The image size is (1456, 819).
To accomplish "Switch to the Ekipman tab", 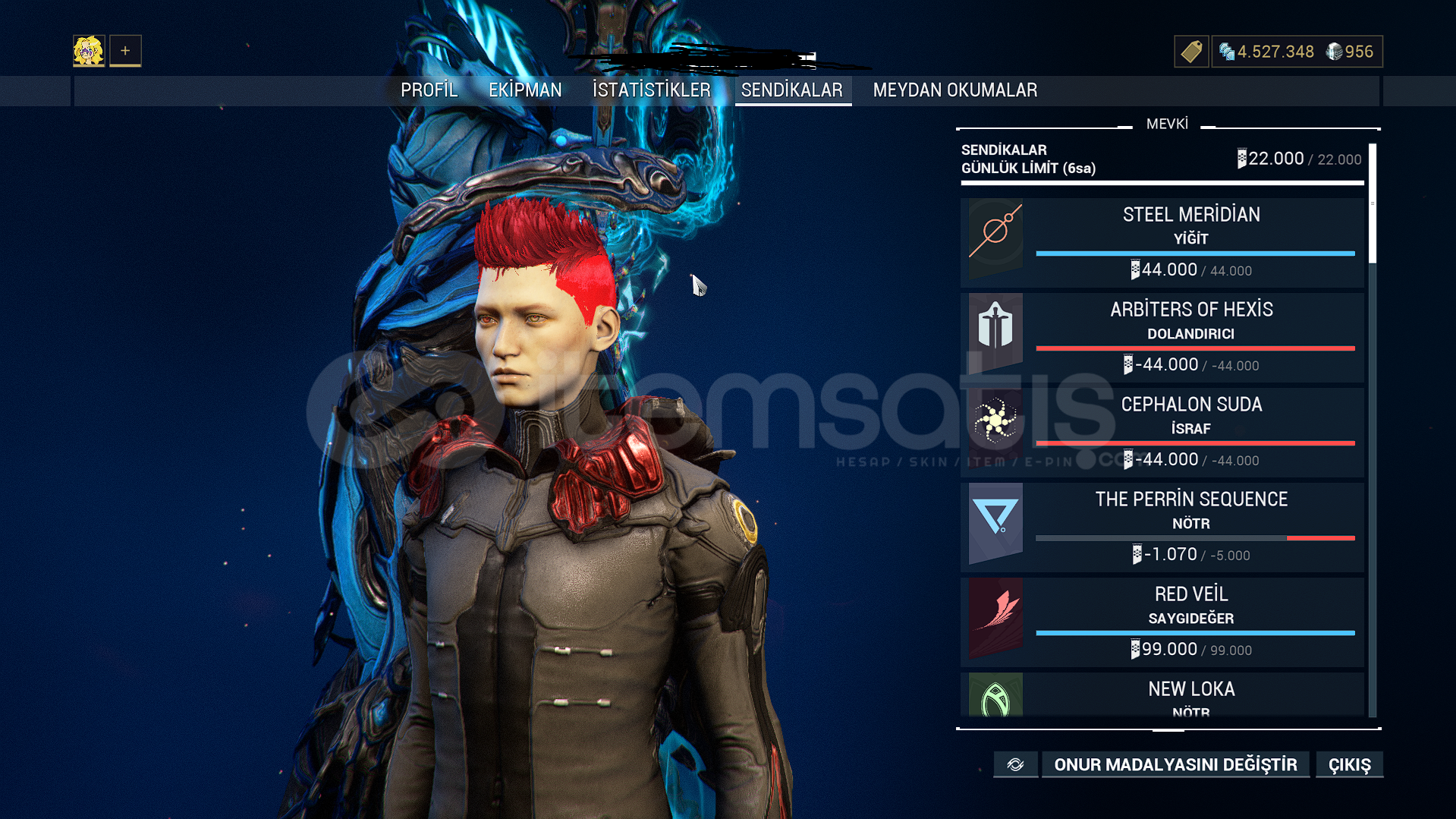I will 525,90.
